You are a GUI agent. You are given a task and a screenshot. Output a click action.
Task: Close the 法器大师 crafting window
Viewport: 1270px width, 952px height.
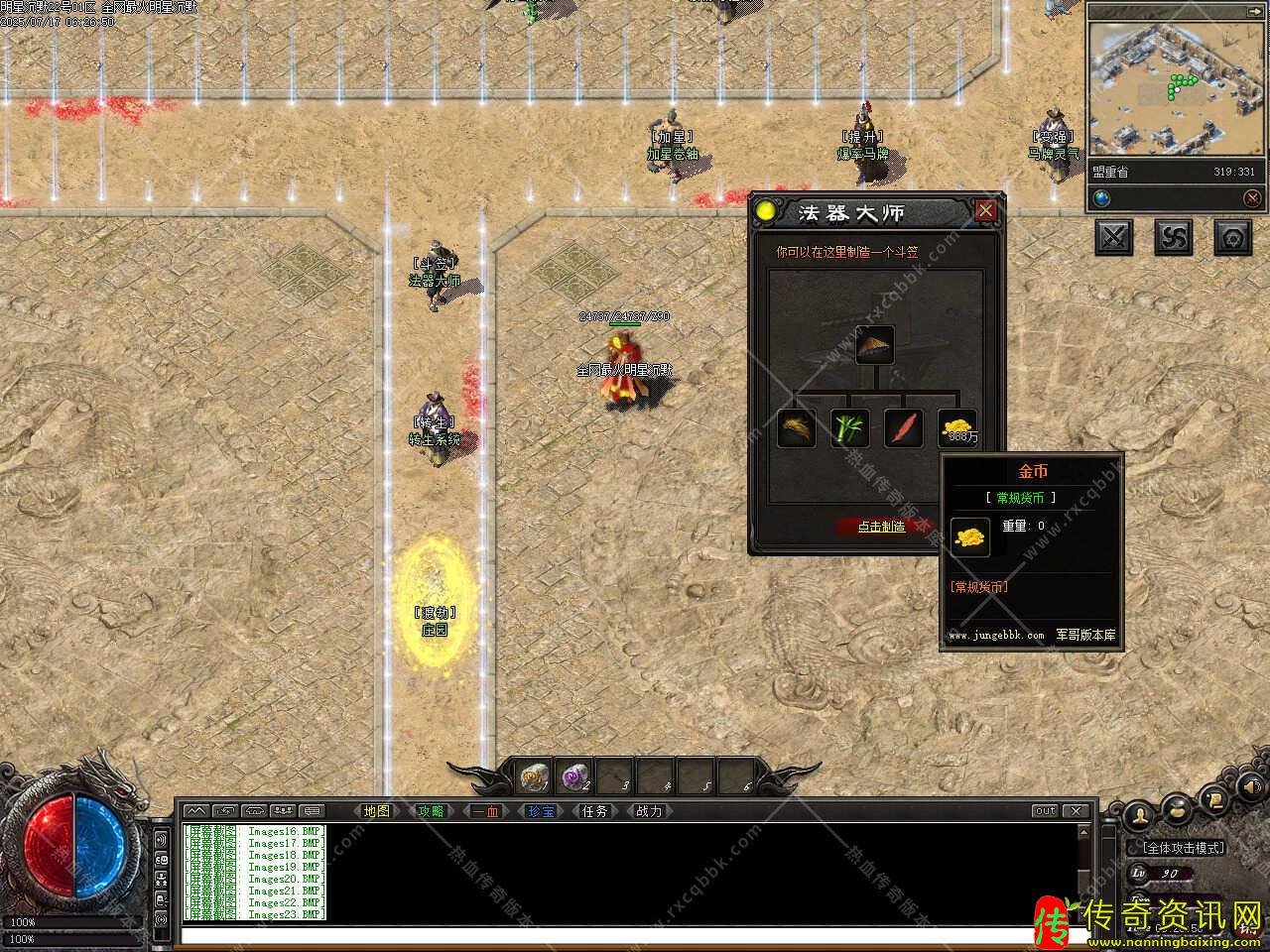pyautogui.click(x=985, y=210)
